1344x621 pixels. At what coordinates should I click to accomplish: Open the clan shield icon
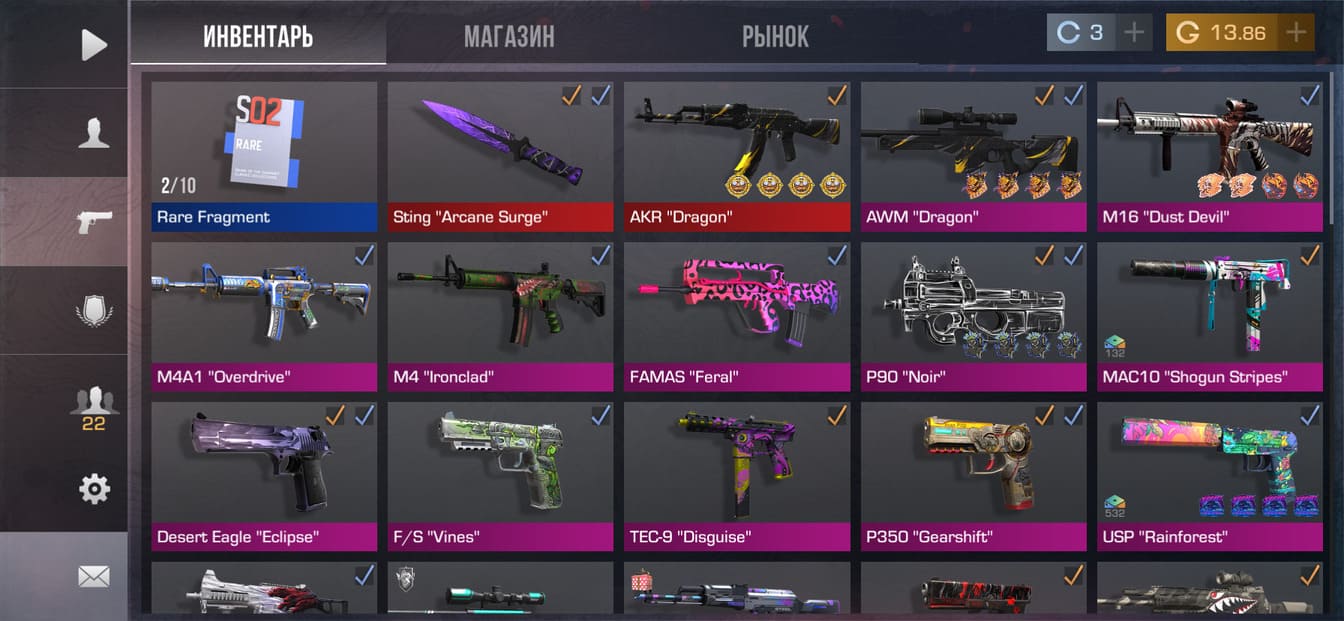click(93, 310)
